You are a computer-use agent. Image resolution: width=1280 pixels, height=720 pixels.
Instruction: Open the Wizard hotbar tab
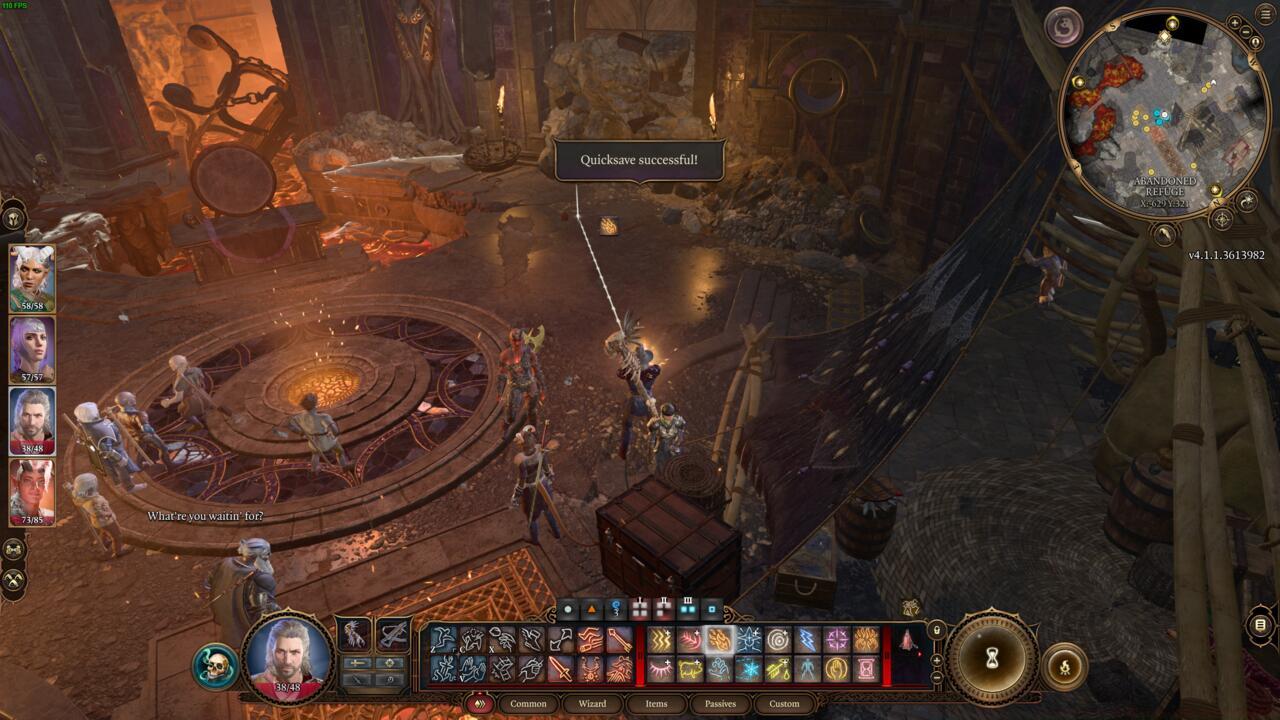(x=592, y=704)
